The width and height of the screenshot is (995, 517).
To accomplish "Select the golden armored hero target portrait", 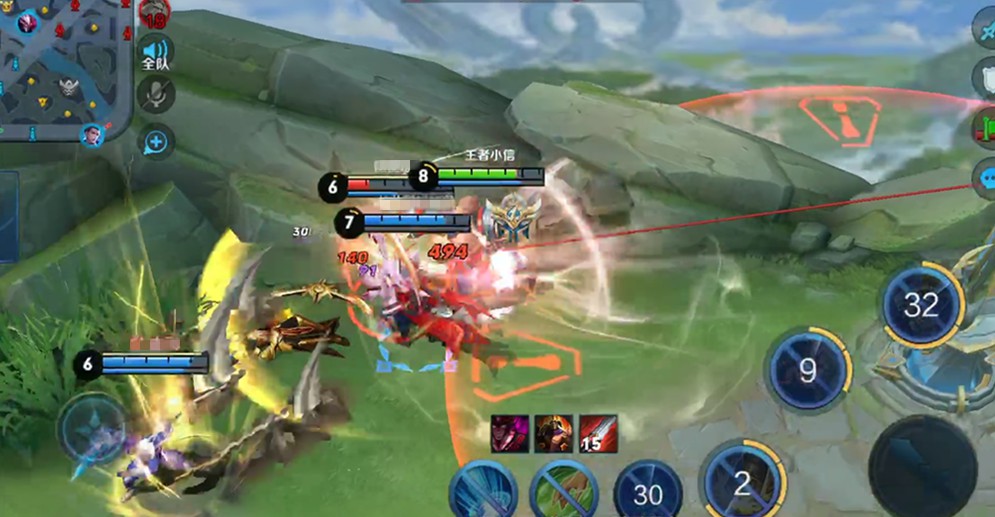I will pos(553,433).
